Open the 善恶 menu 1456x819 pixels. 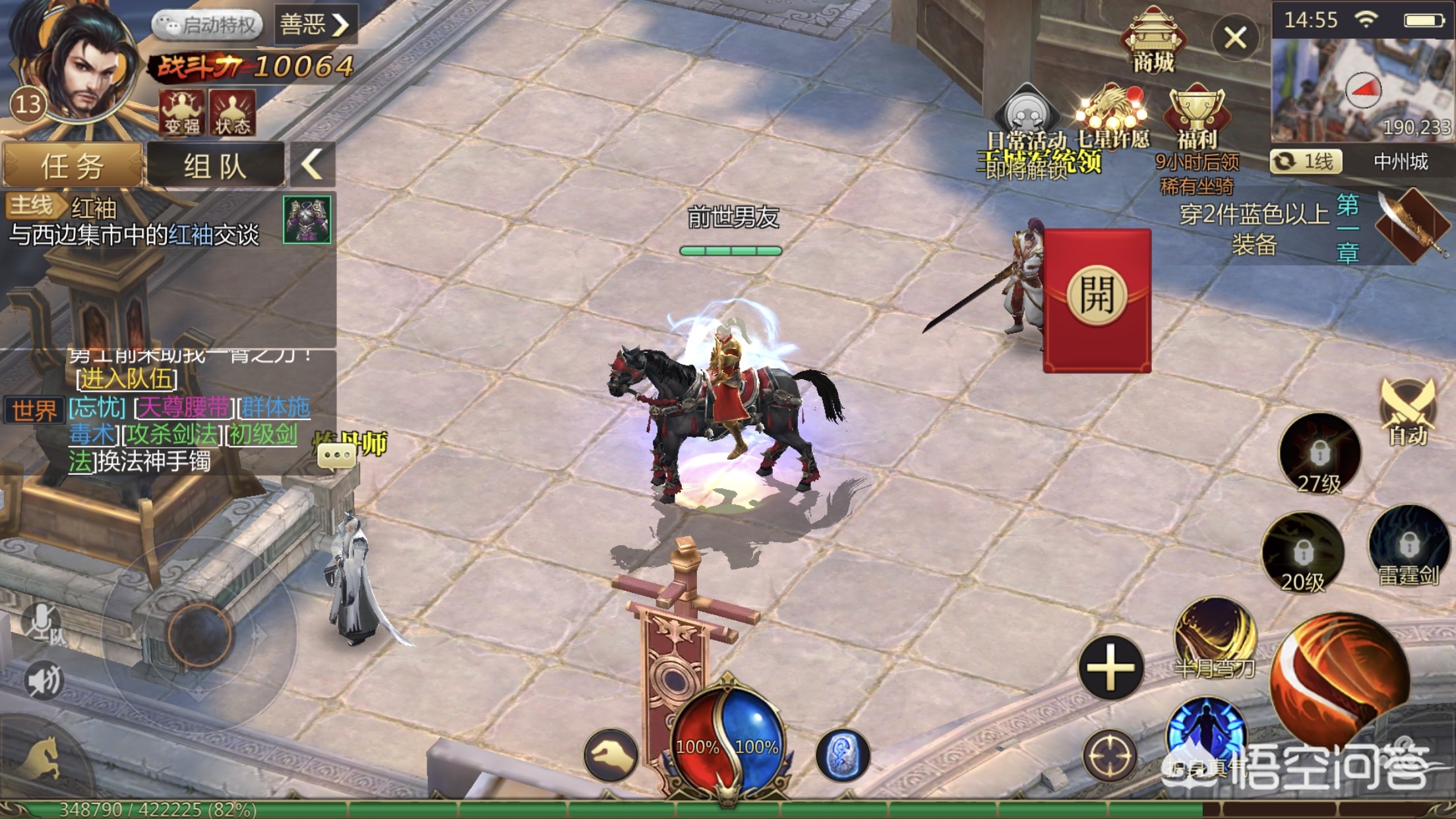click(315, 25)
